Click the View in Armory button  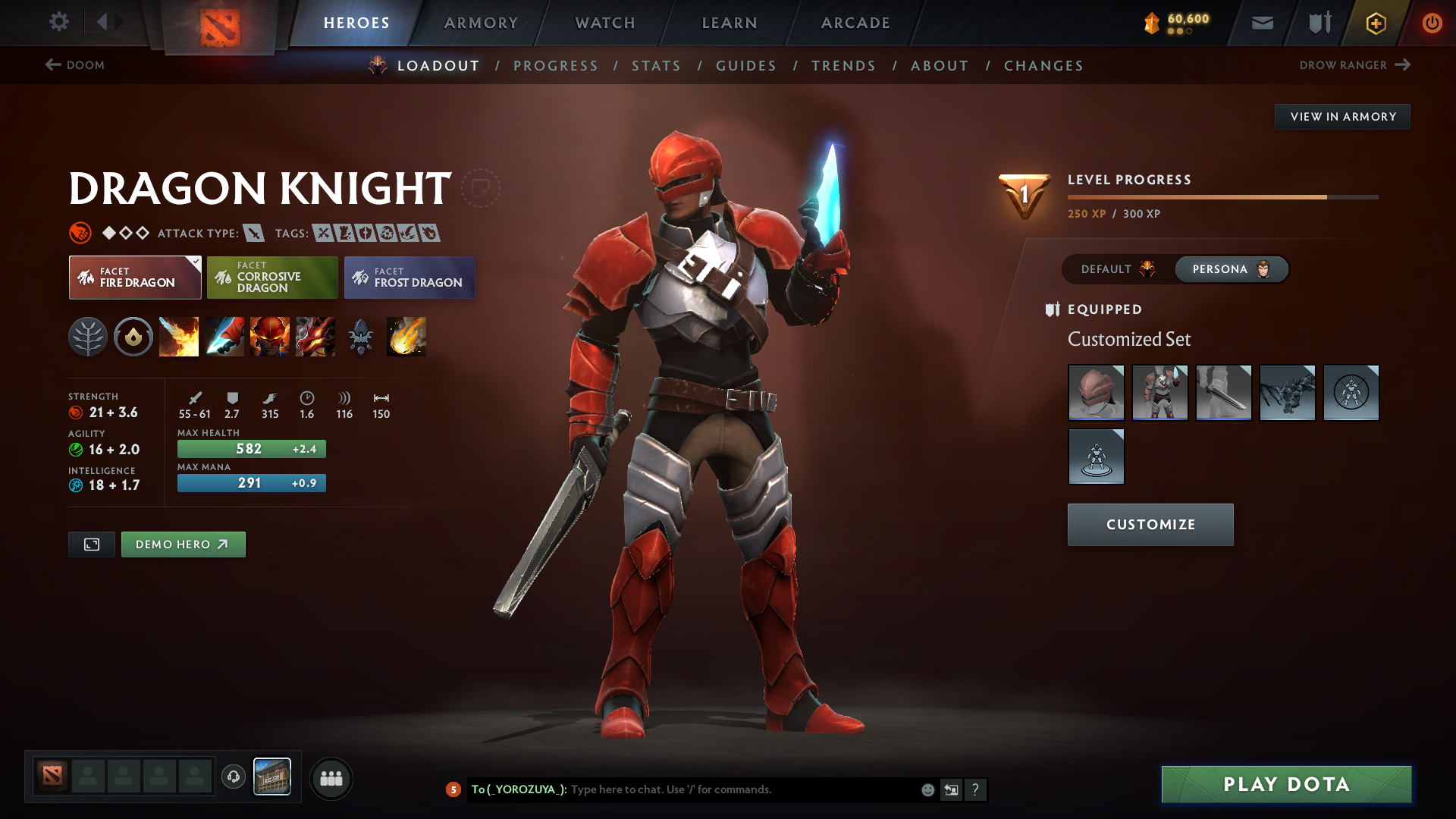coord(1342,117)
